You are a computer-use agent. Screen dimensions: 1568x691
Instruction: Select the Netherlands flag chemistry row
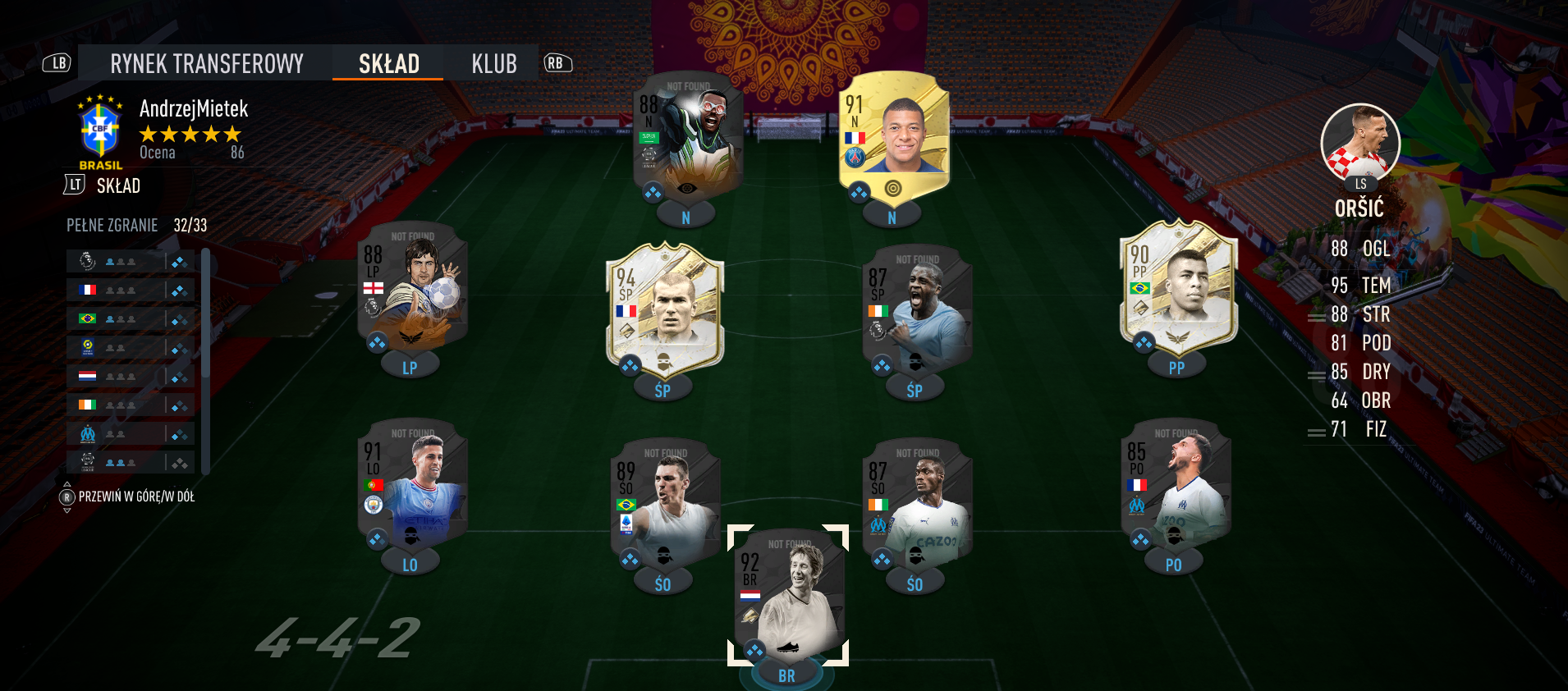coord(130,376)
